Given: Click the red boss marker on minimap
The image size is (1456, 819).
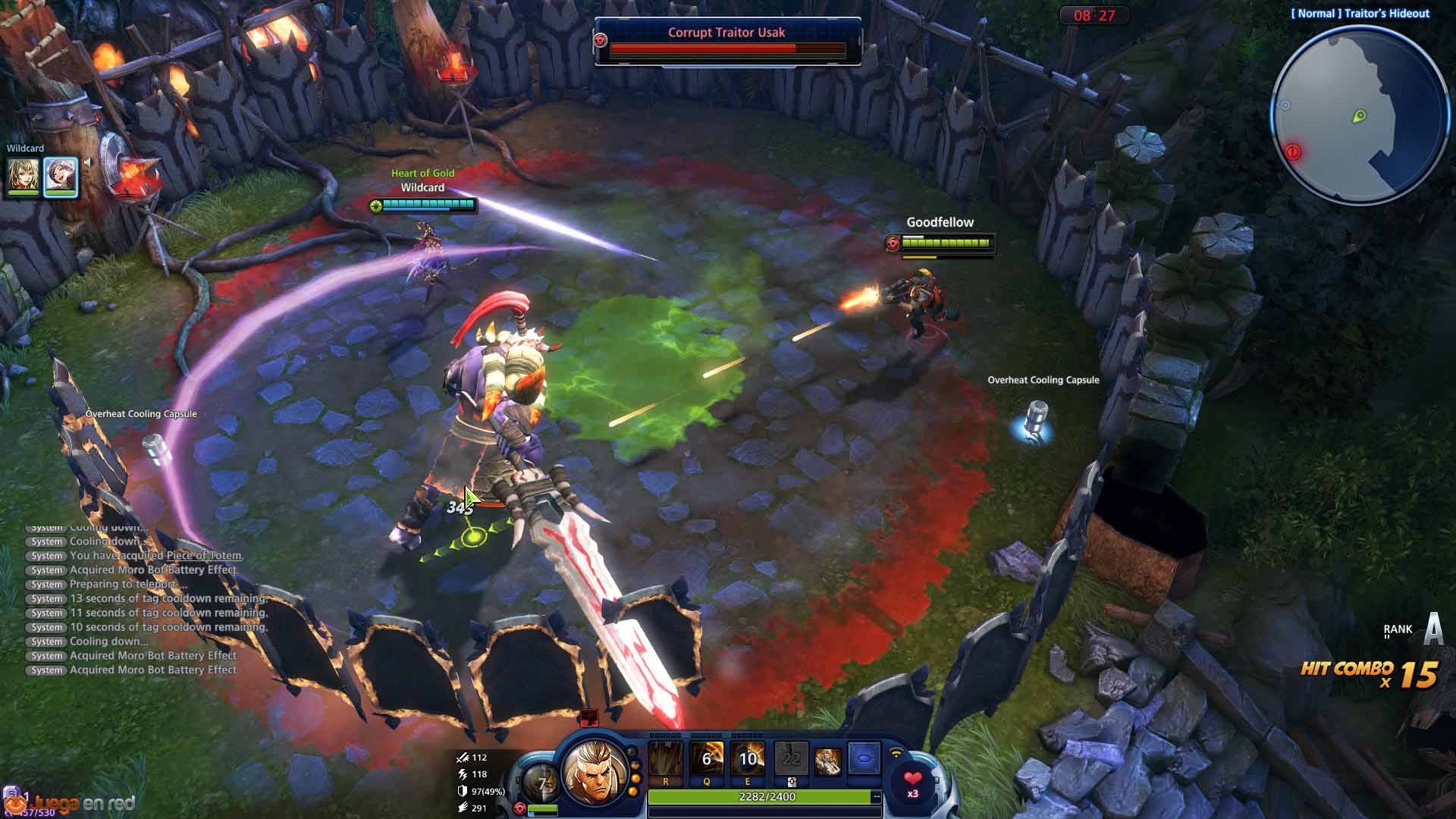Looking at the screenshot, I should (1293, 152).
